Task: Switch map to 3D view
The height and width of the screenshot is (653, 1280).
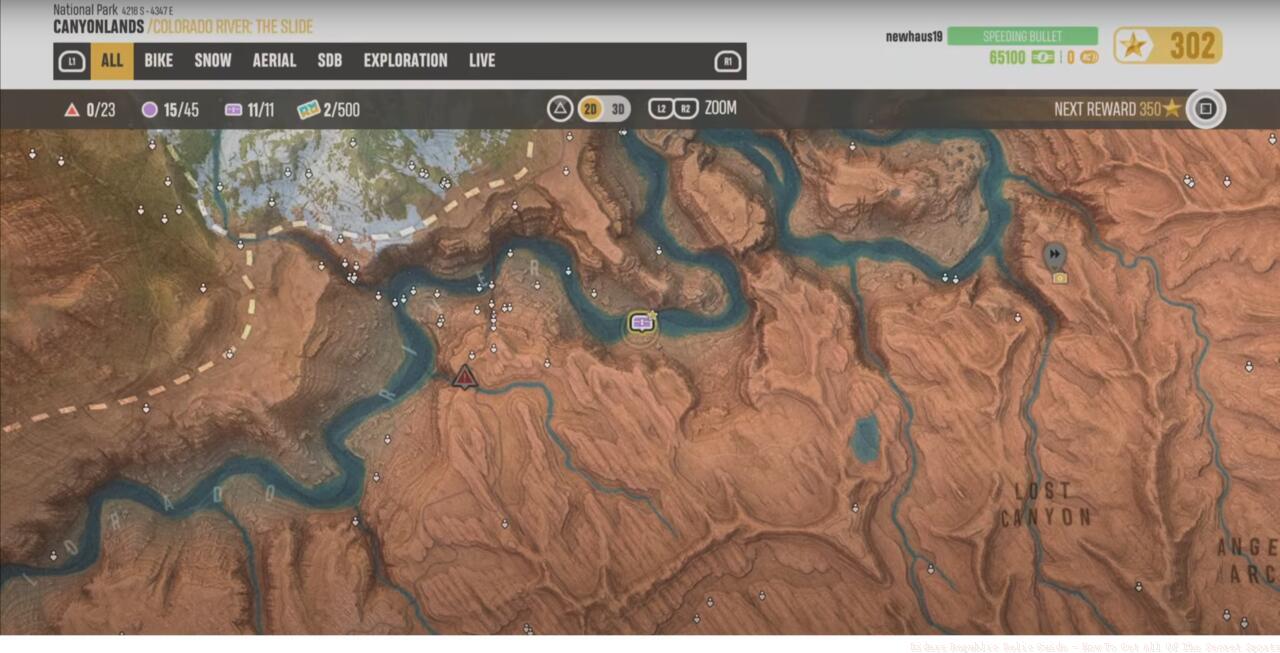Action: 618,109
